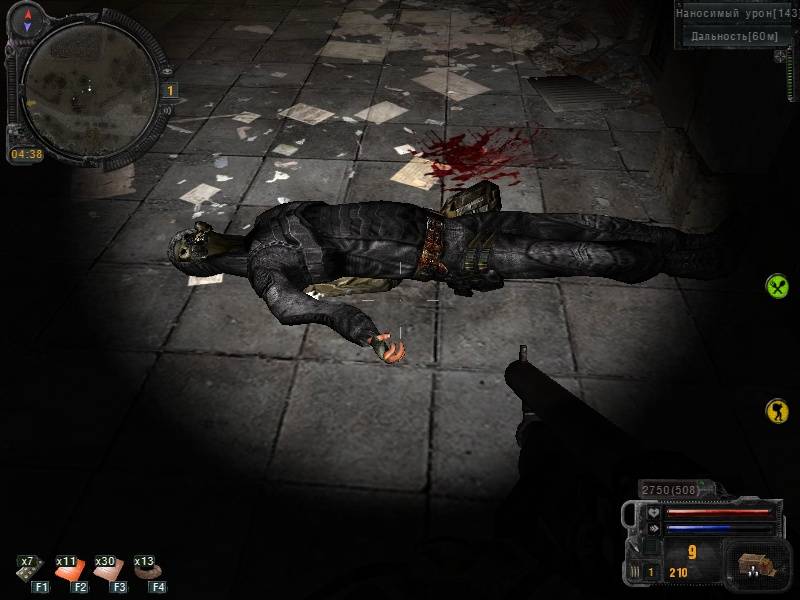Click the circular minimap
800x600 pixels.
88,86
